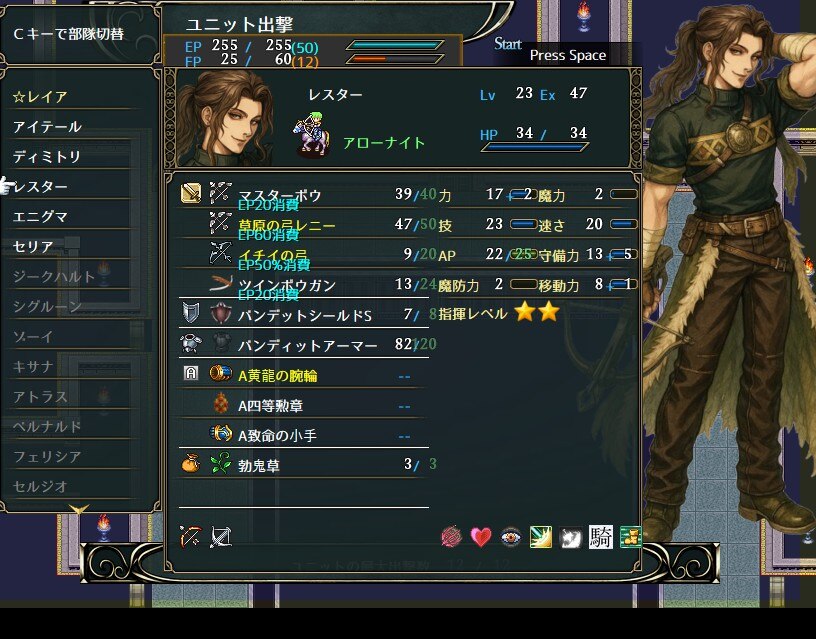The image size is (816, 639).
Task: Click the 騎 cavalry trait icon
Action: [x=600, y=537]
